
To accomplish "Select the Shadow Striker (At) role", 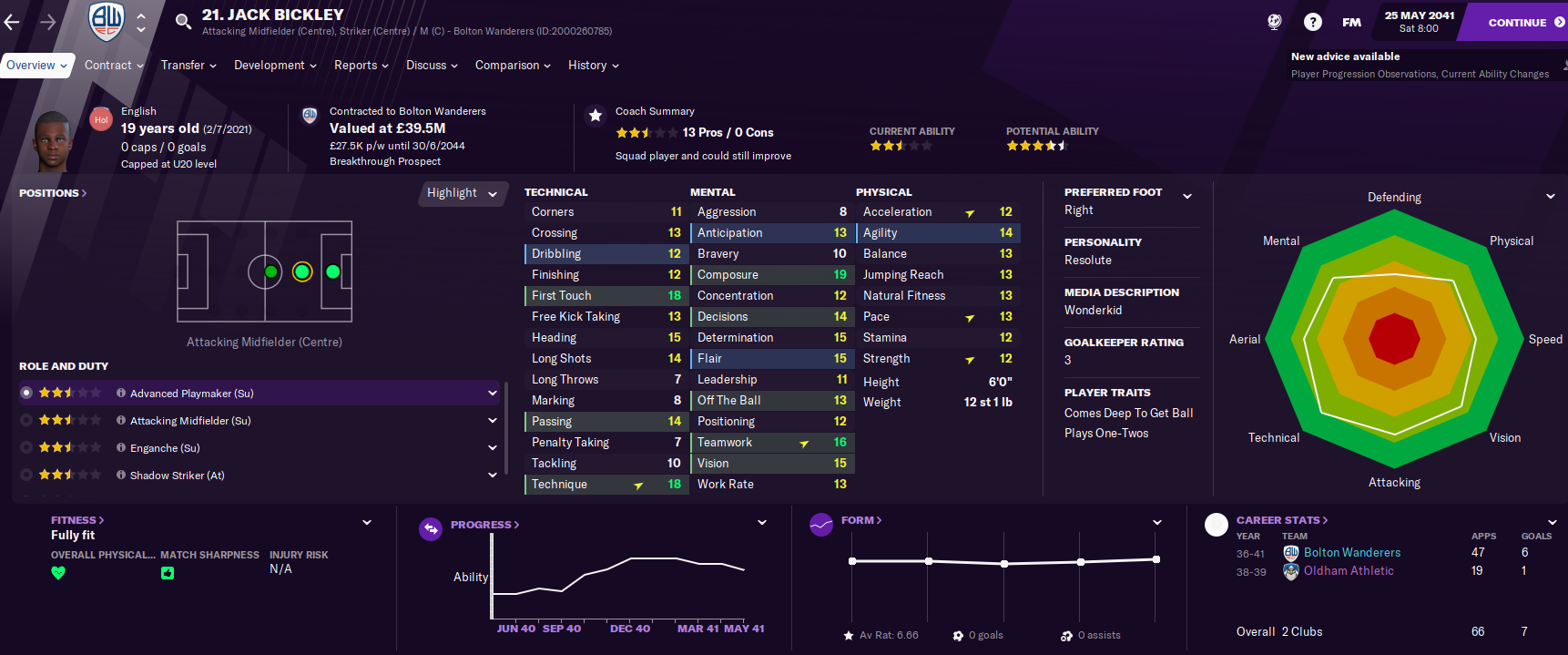I will [x=177, y=476].
